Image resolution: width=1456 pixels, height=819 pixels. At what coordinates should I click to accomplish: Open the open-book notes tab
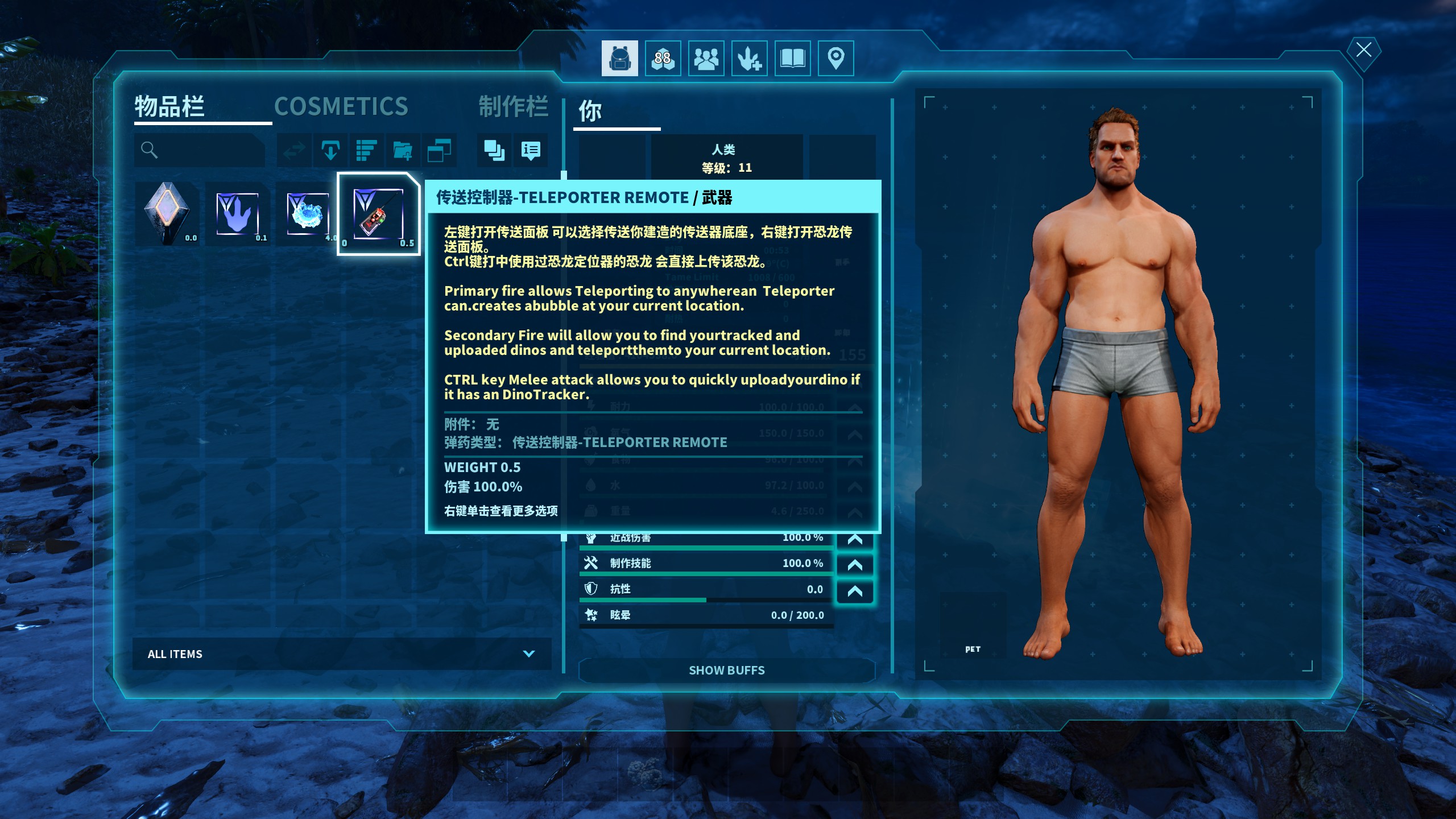792,58
